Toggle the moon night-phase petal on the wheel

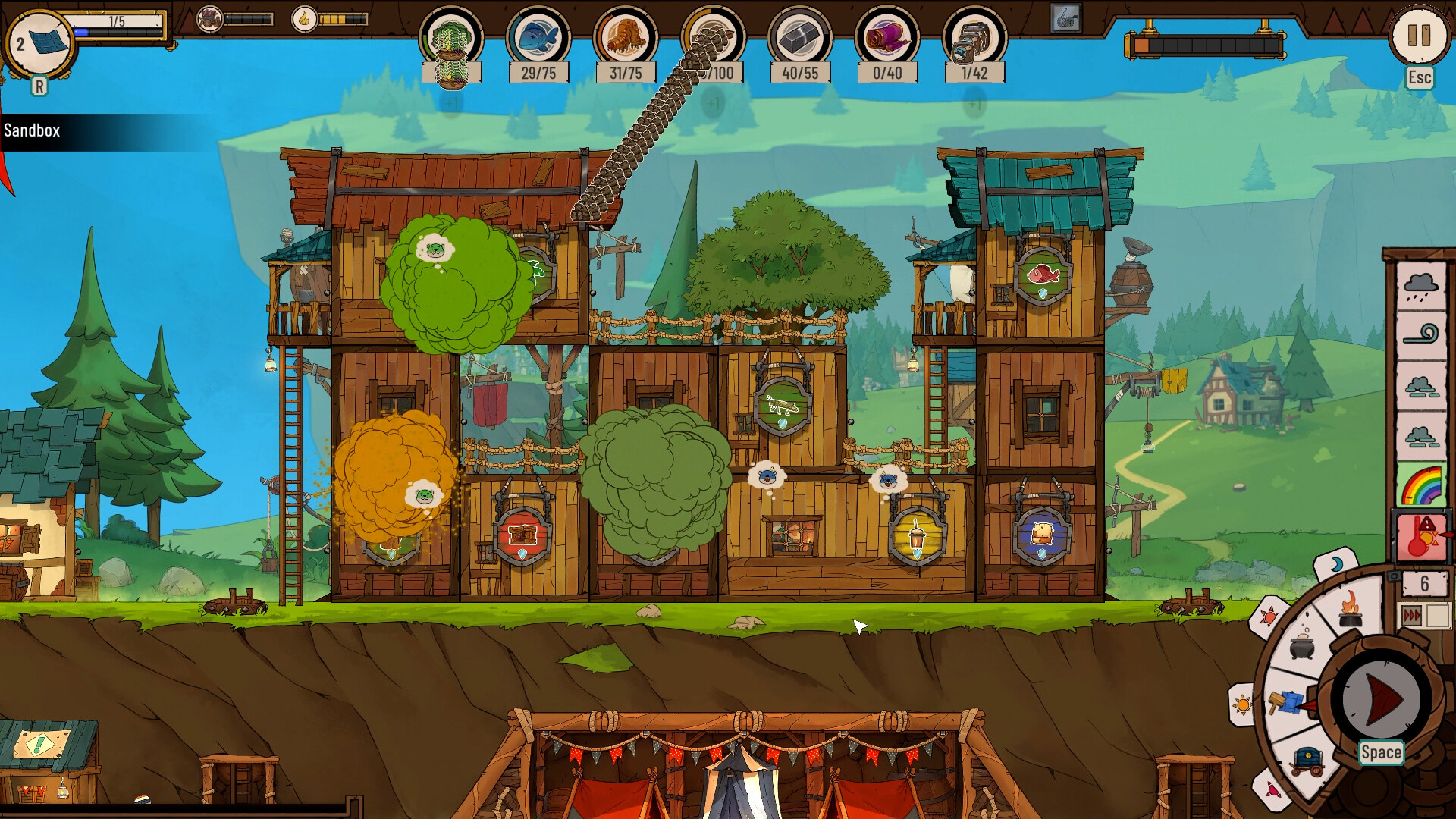click(x=1336, y=563)
